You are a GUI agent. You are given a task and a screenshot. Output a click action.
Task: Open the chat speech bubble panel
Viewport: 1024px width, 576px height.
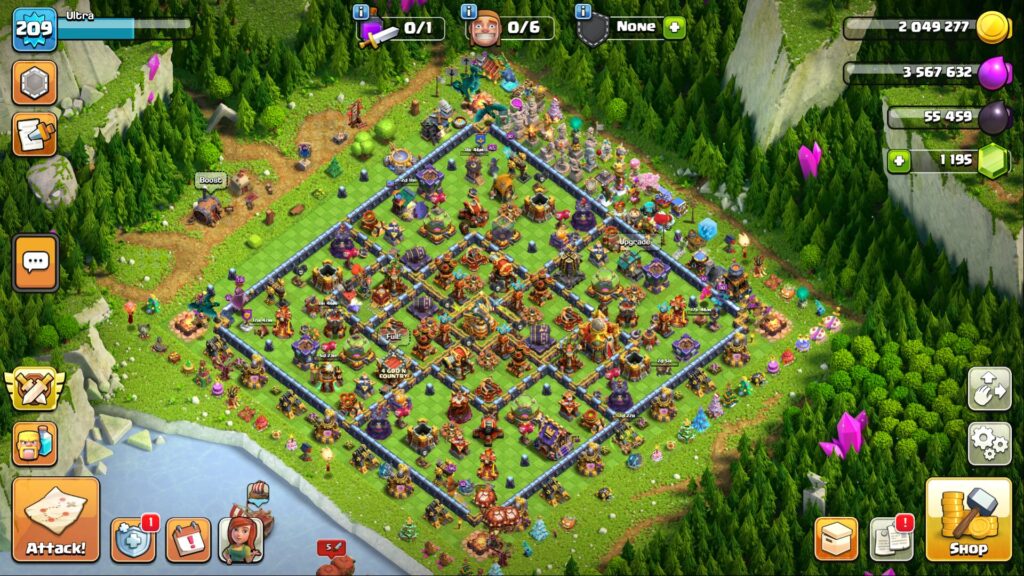click(x=35, y=263)
